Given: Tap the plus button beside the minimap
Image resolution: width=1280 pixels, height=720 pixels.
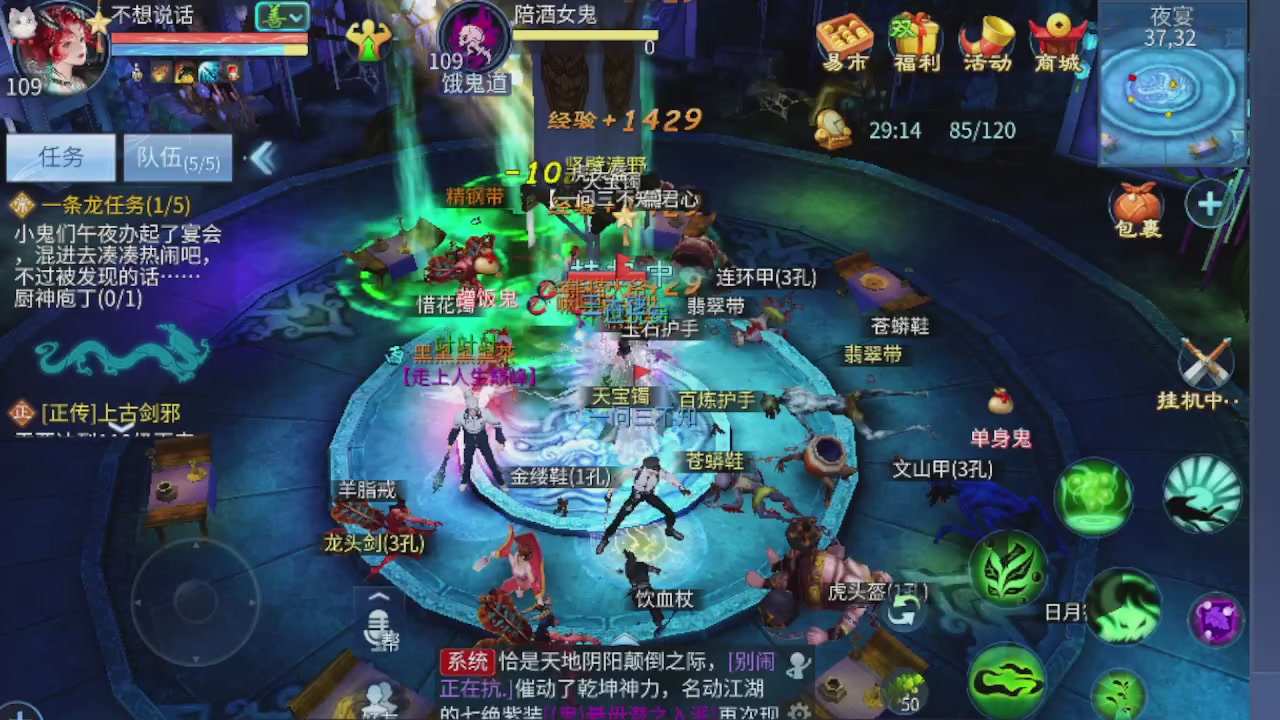Looking at the screenshot, I should pyautogui.click(x=1209, y=205).
